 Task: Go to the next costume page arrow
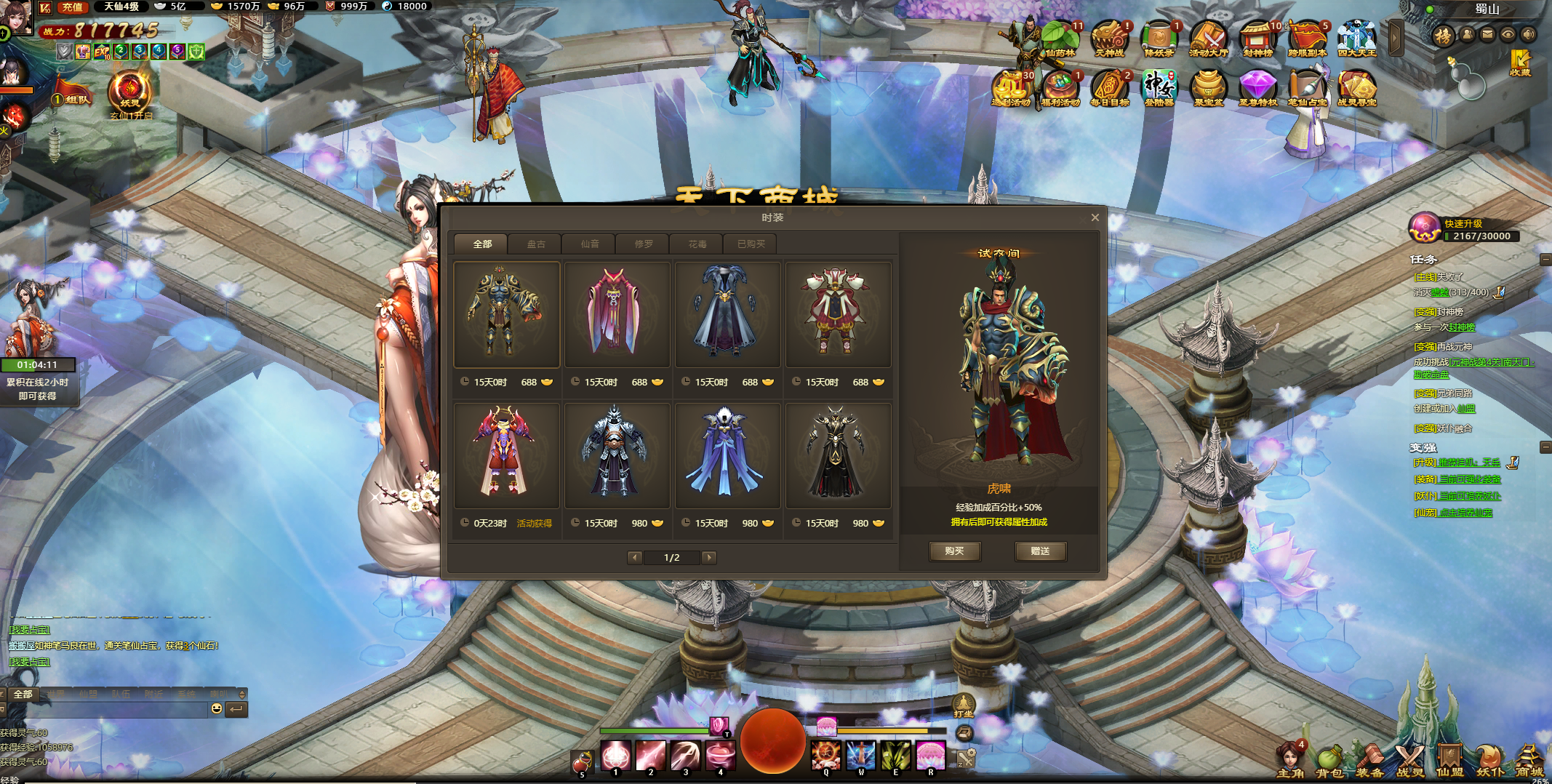click(x=709, y=558)
